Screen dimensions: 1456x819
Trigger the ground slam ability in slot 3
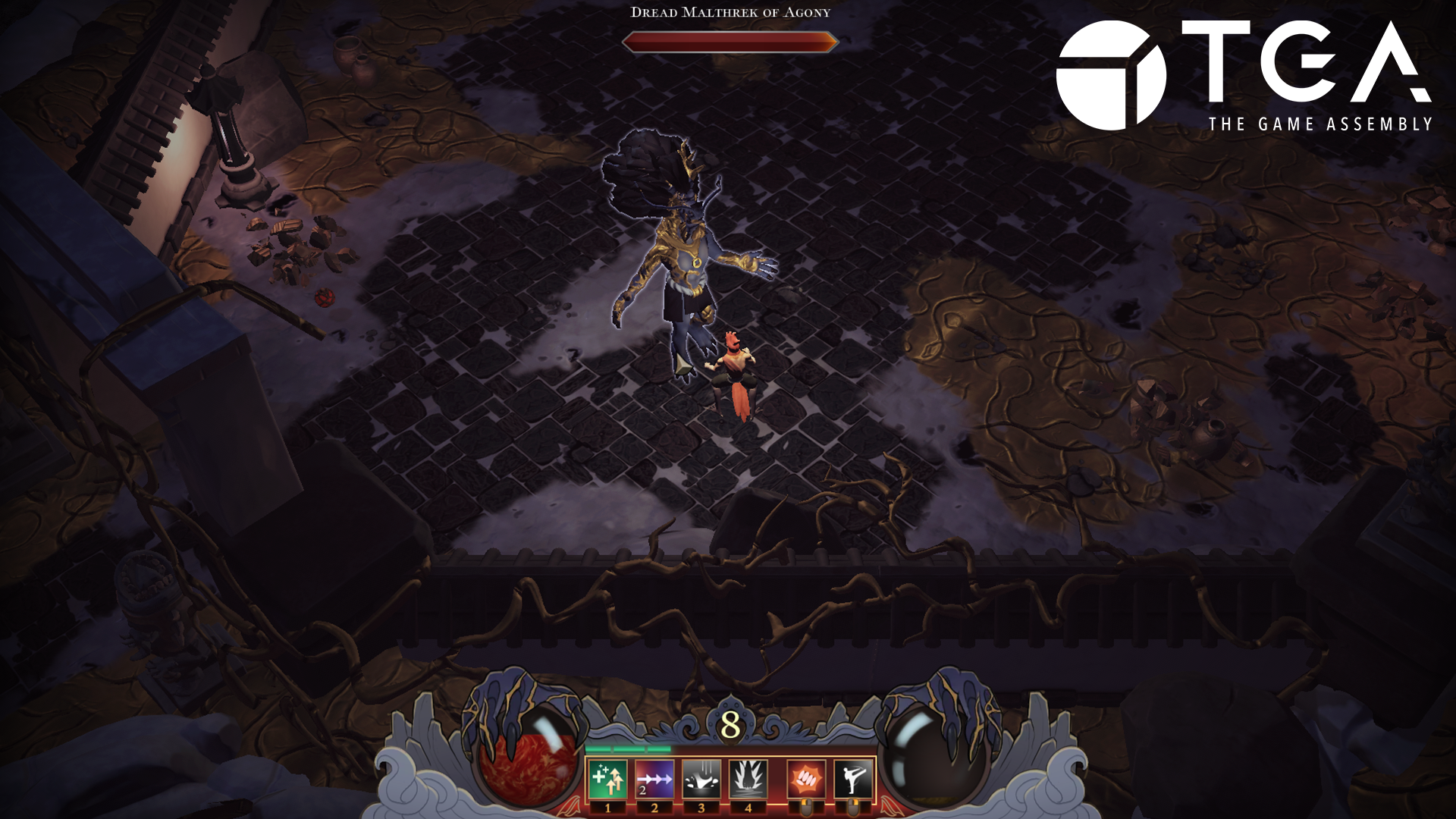(701, 779)
